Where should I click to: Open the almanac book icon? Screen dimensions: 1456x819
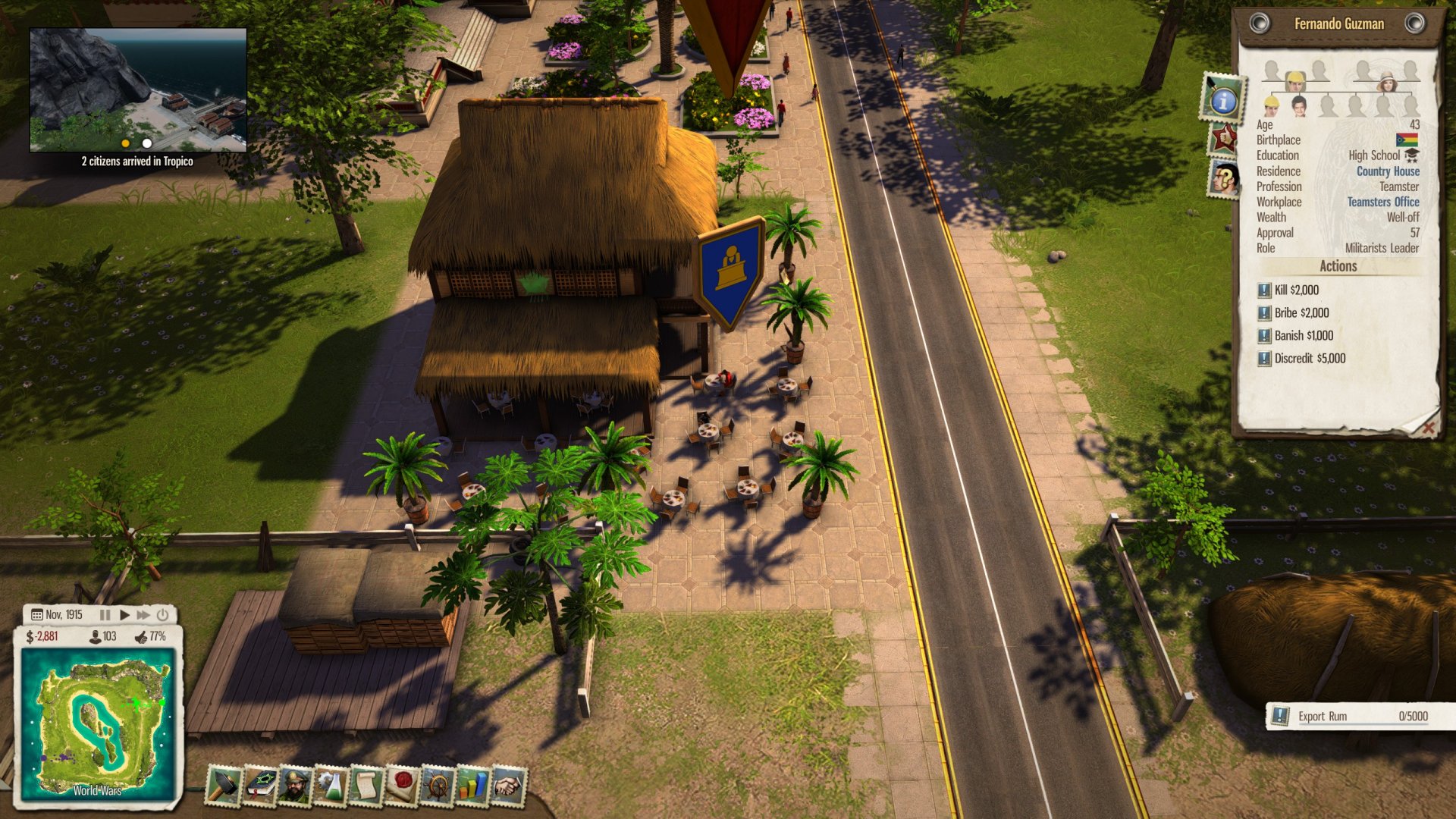click(x=259, y=786)
